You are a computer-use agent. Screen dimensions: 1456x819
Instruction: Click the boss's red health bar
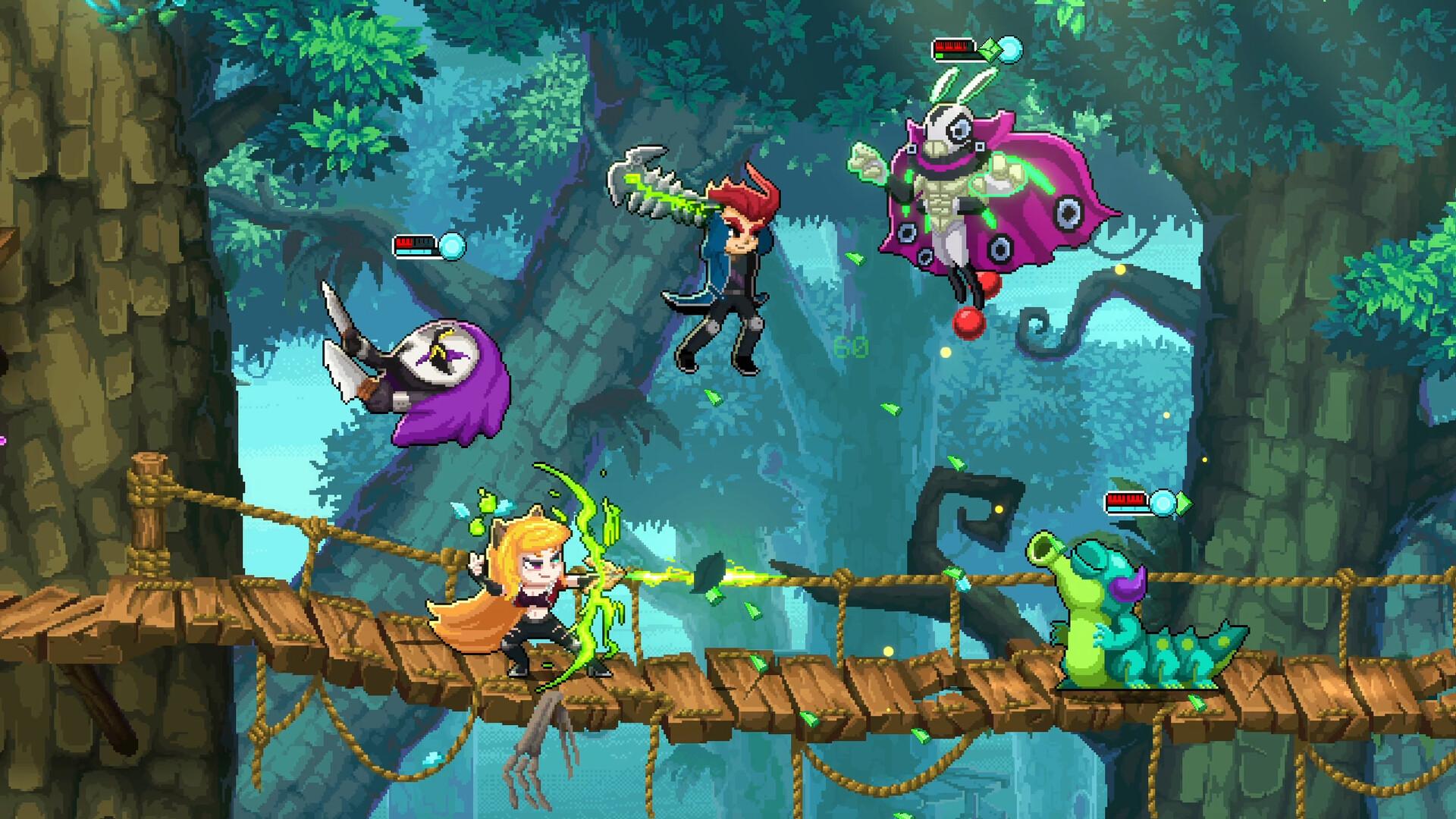pos(954,49)
